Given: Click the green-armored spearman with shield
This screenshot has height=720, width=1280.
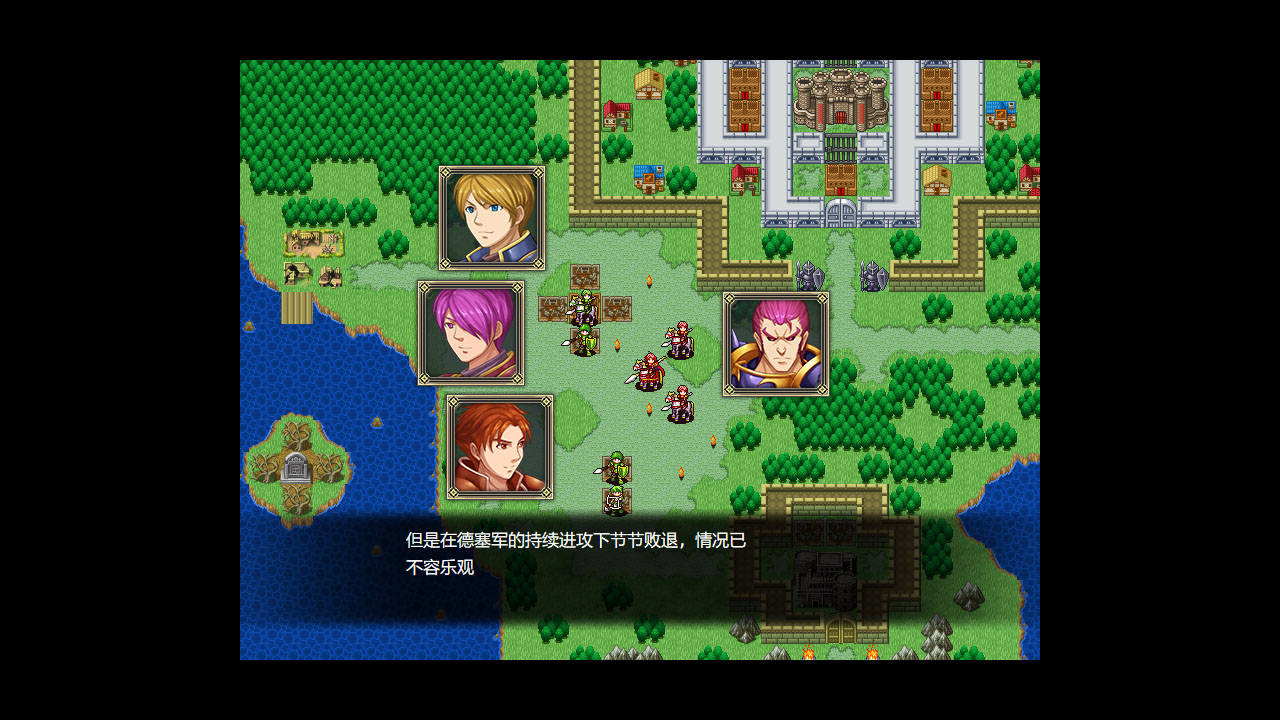Looking at the screenshot, I should click(x=583, y=342).
